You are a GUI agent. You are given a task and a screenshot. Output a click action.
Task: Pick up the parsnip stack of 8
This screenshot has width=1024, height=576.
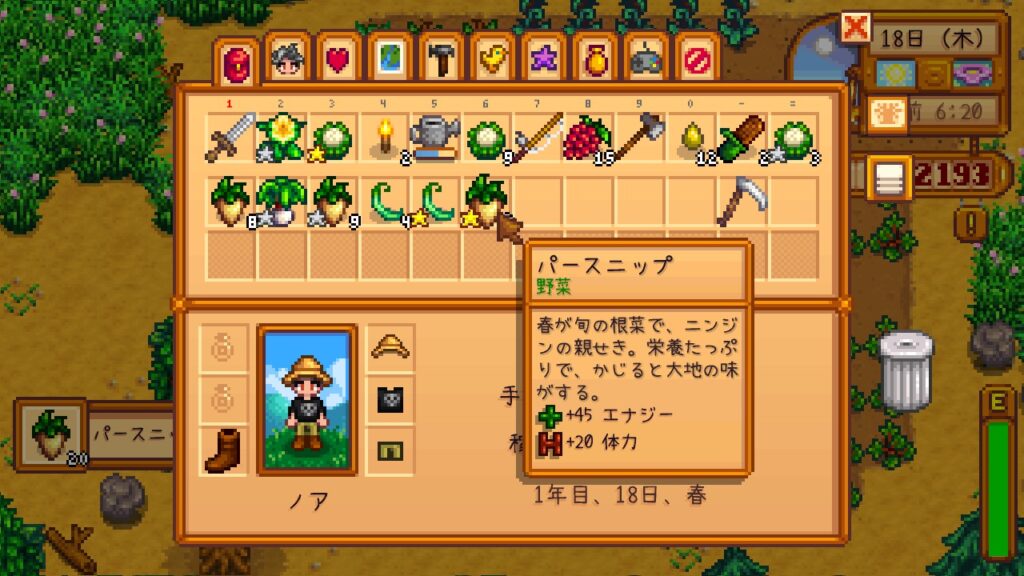pyautogui.click(x=230, y=200)
